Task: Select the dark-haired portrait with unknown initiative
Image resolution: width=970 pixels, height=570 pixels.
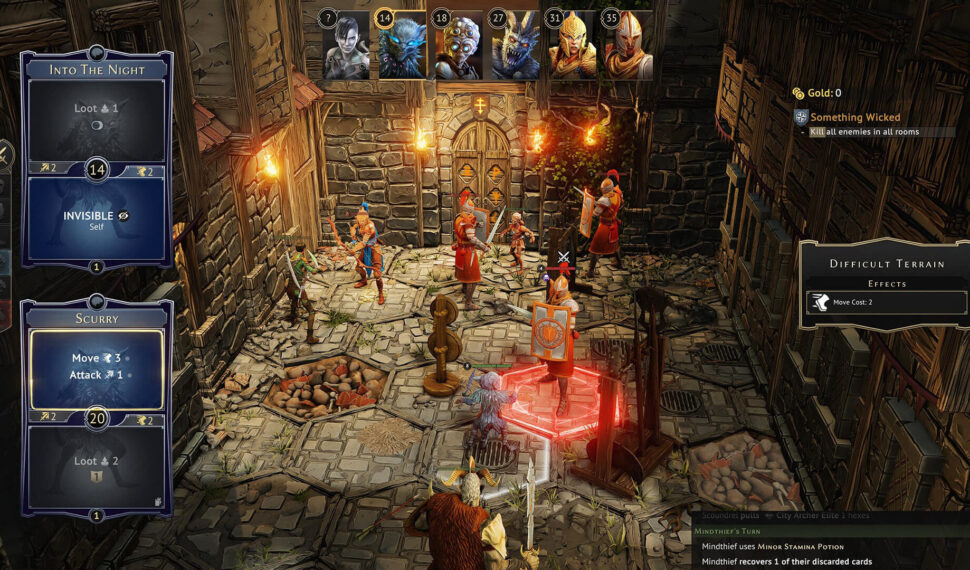Action: pos(346,47)
